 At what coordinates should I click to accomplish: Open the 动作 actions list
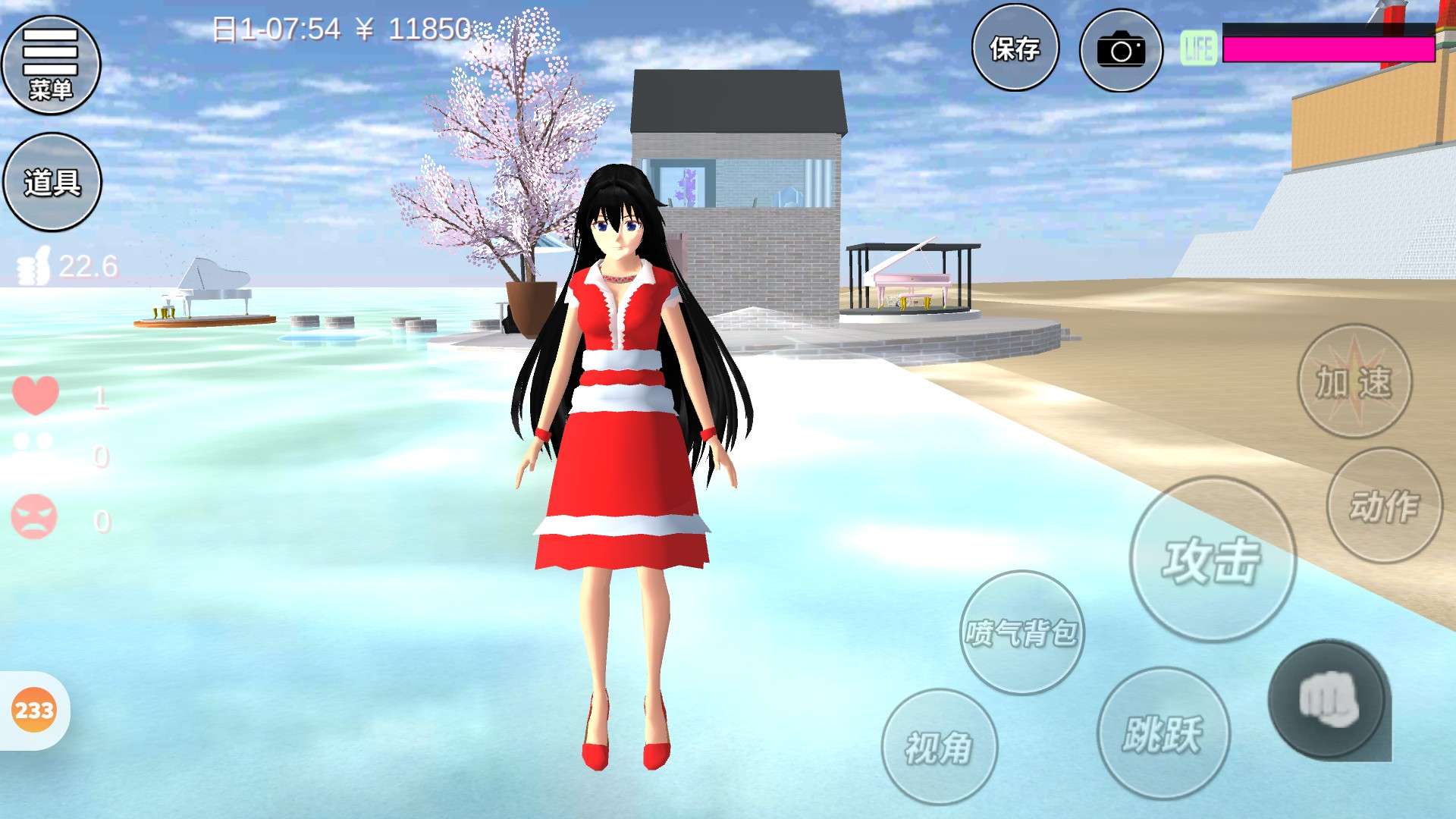point(1384,506)
